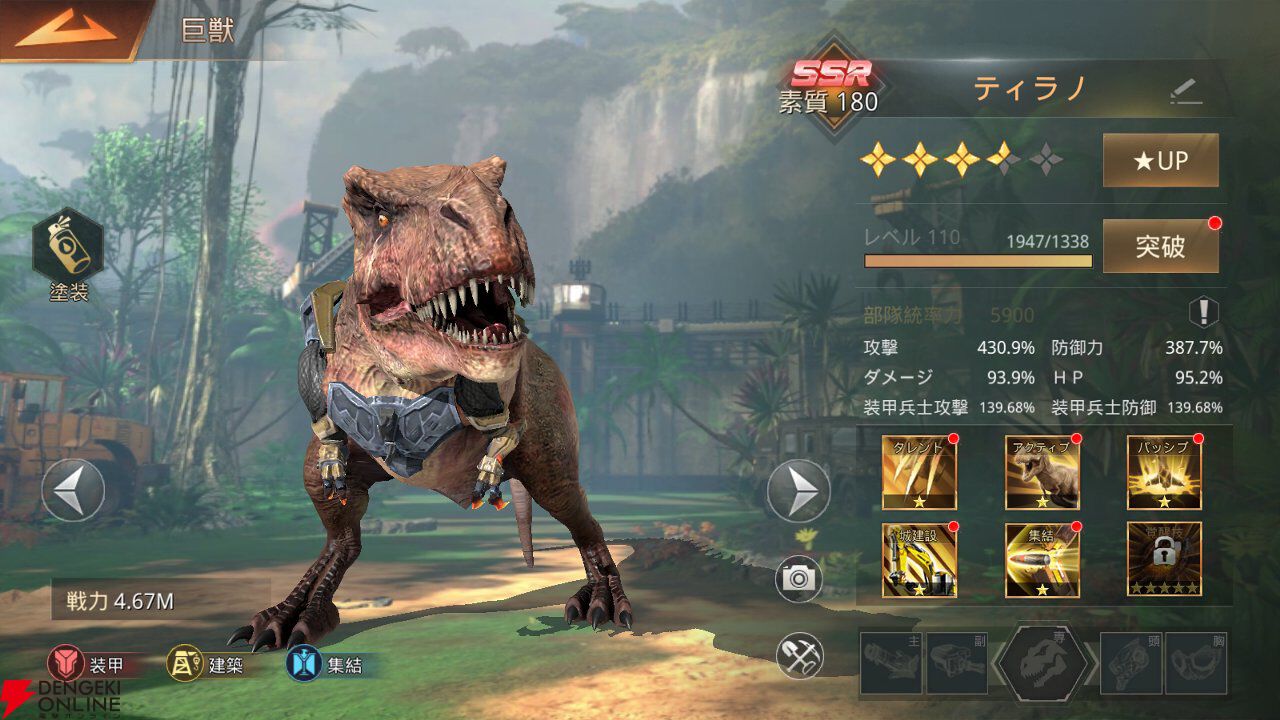Open the 城建設 construction skill
The height and width of the screenshot is (720, 1280).
tap(919, 560)
